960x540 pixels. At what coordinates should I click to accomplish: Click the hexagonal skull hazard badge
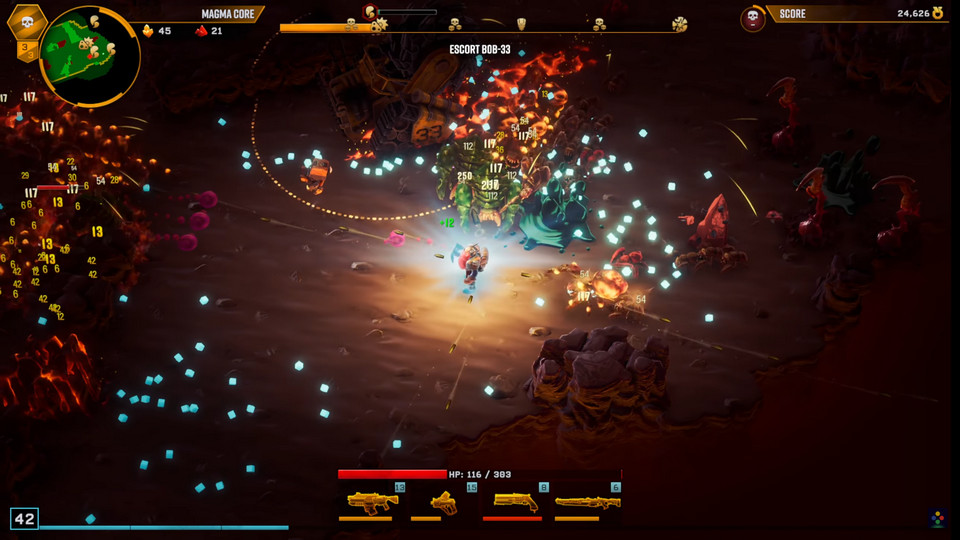26,21
